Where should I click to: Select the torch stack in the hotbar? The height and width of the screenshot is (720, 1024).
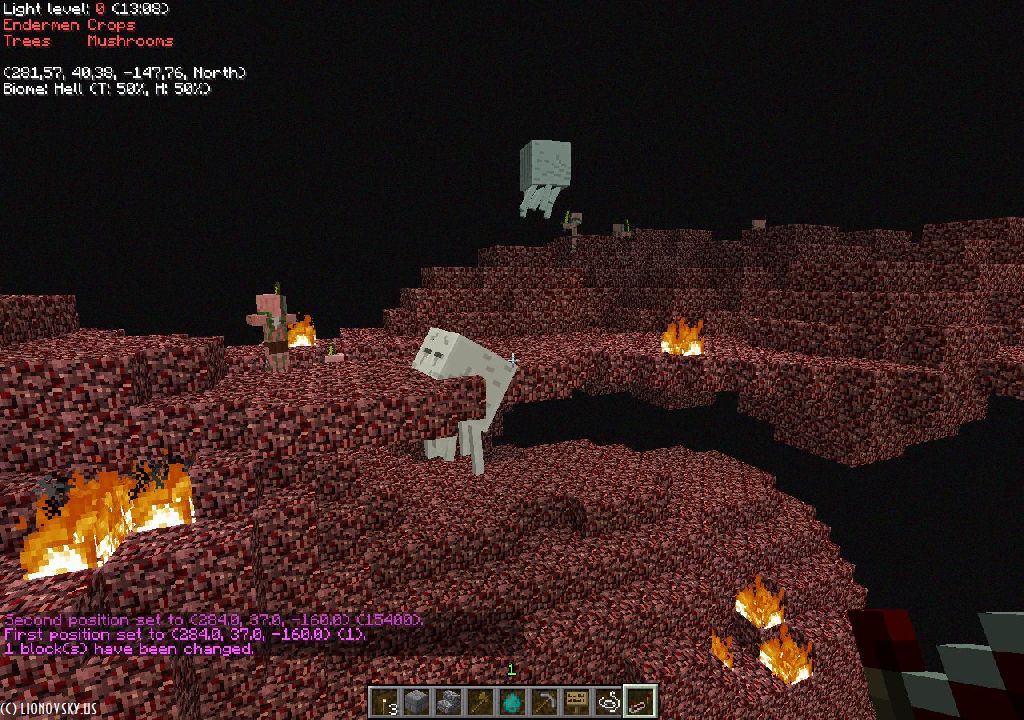tap(385, 702)
